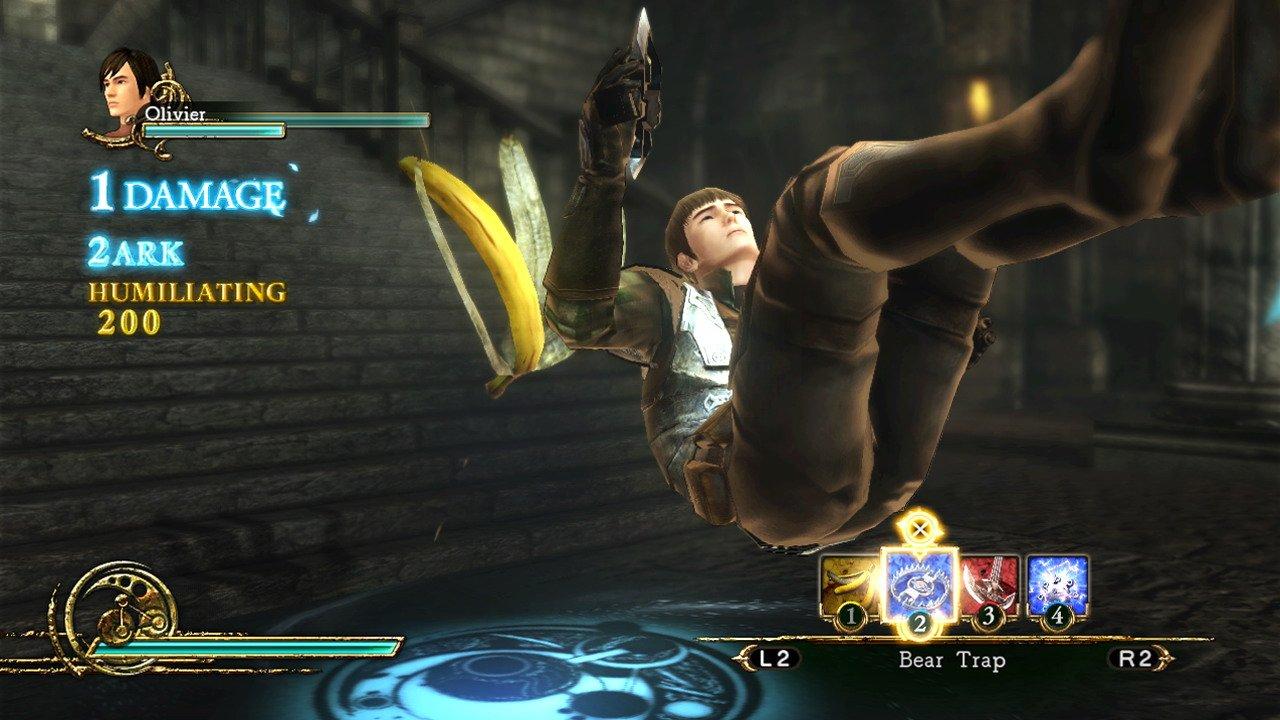Click the number badge 4 under the magic trap
Viewport: 1280px width, 720px height.
1058,615
